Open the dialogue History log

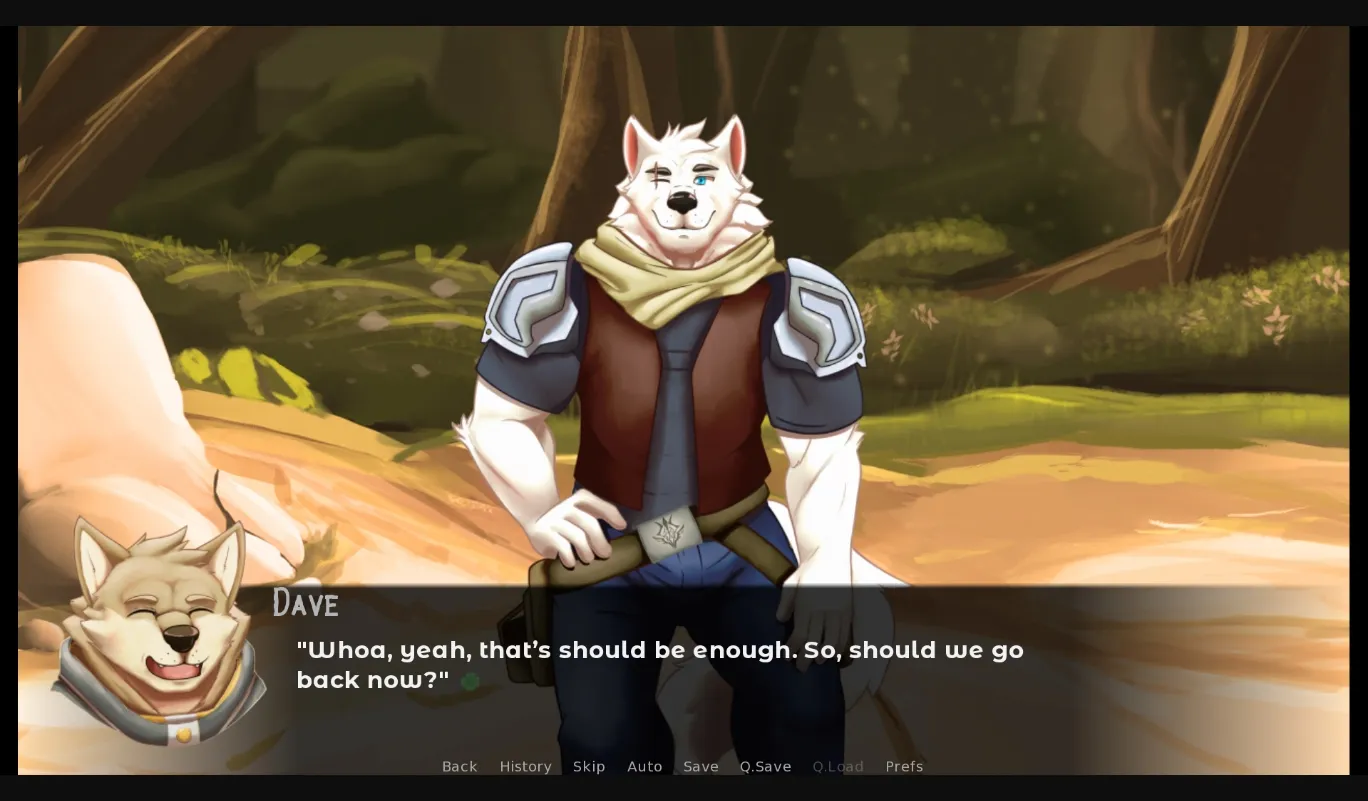coord(525,766)
